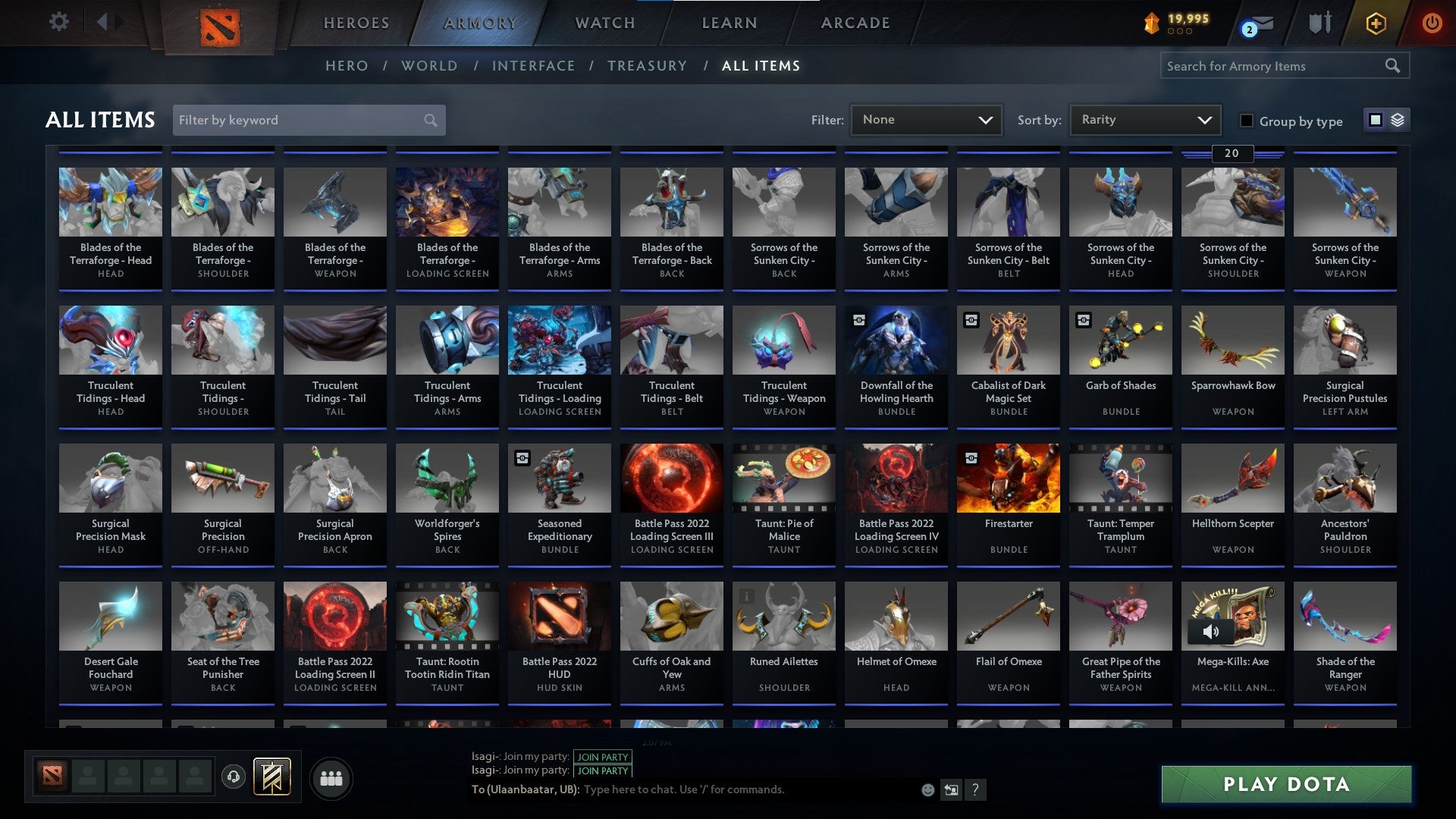Click the back navigation arrow
Screen dimensions: 1456x819
coord(103,21)
